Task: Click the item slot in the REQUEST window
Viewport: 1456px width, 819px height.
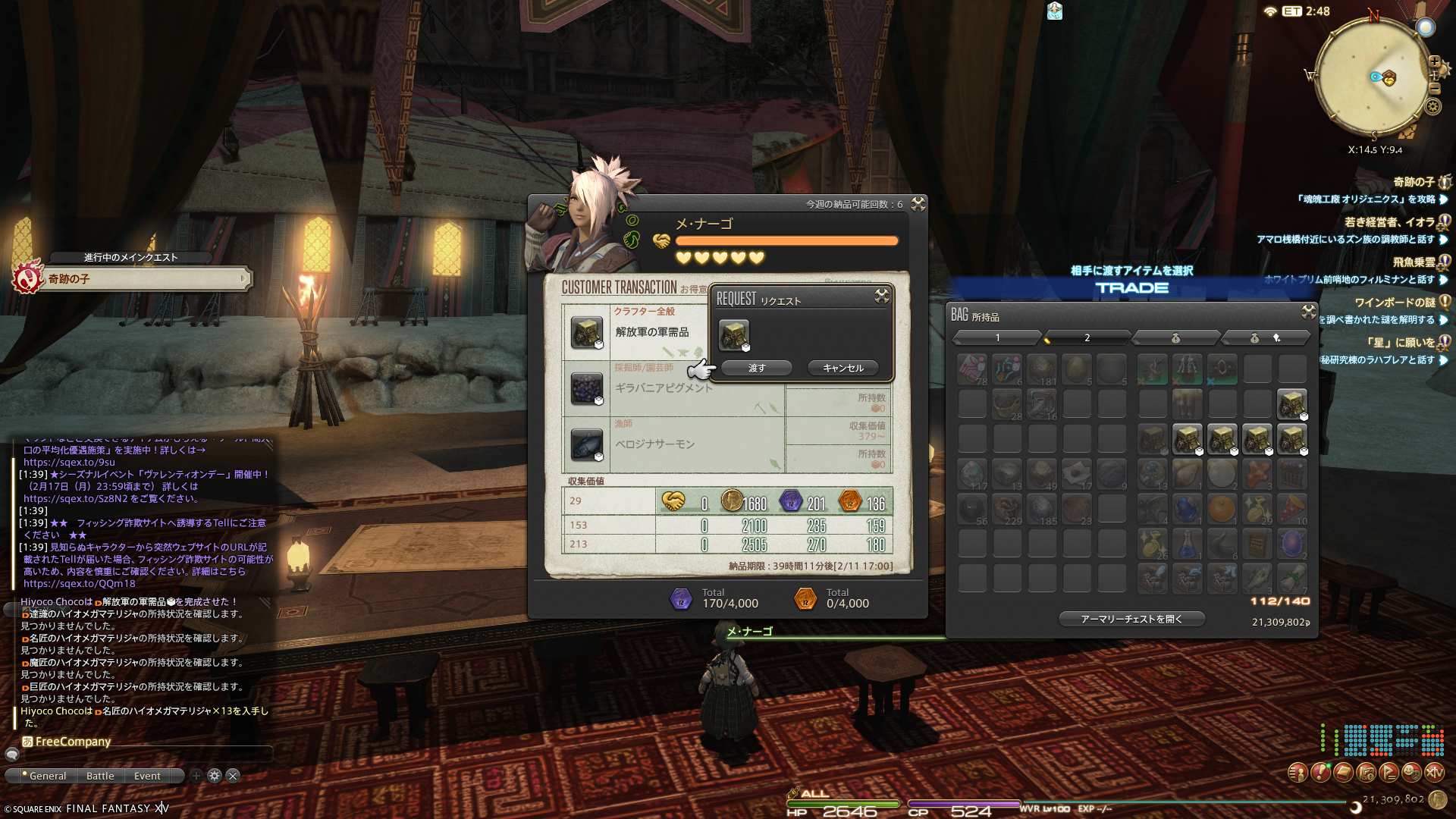Action: pos(733,334)
